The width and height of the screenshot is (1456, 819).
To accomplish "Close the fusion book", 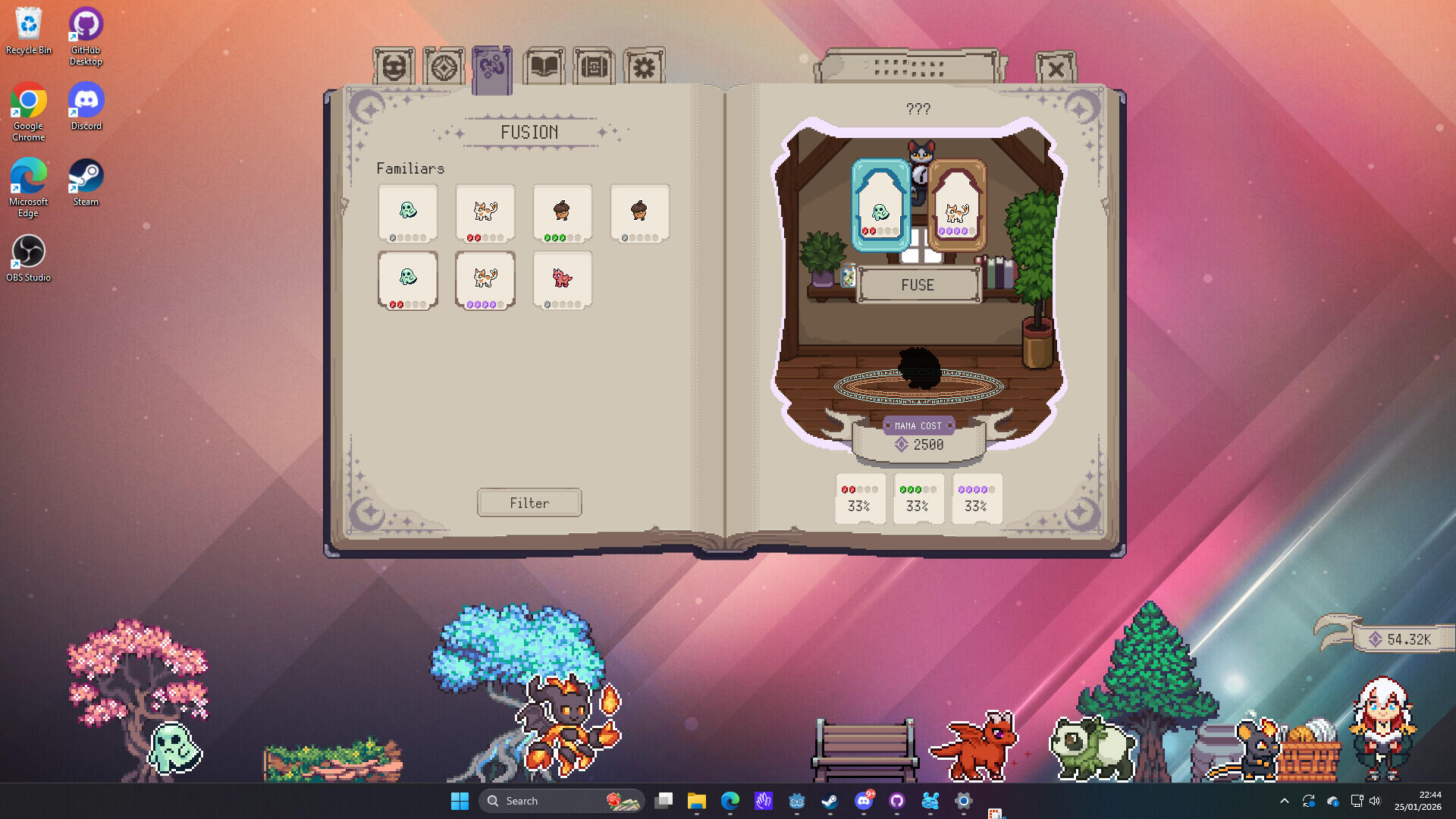I will pos(1055,69).
